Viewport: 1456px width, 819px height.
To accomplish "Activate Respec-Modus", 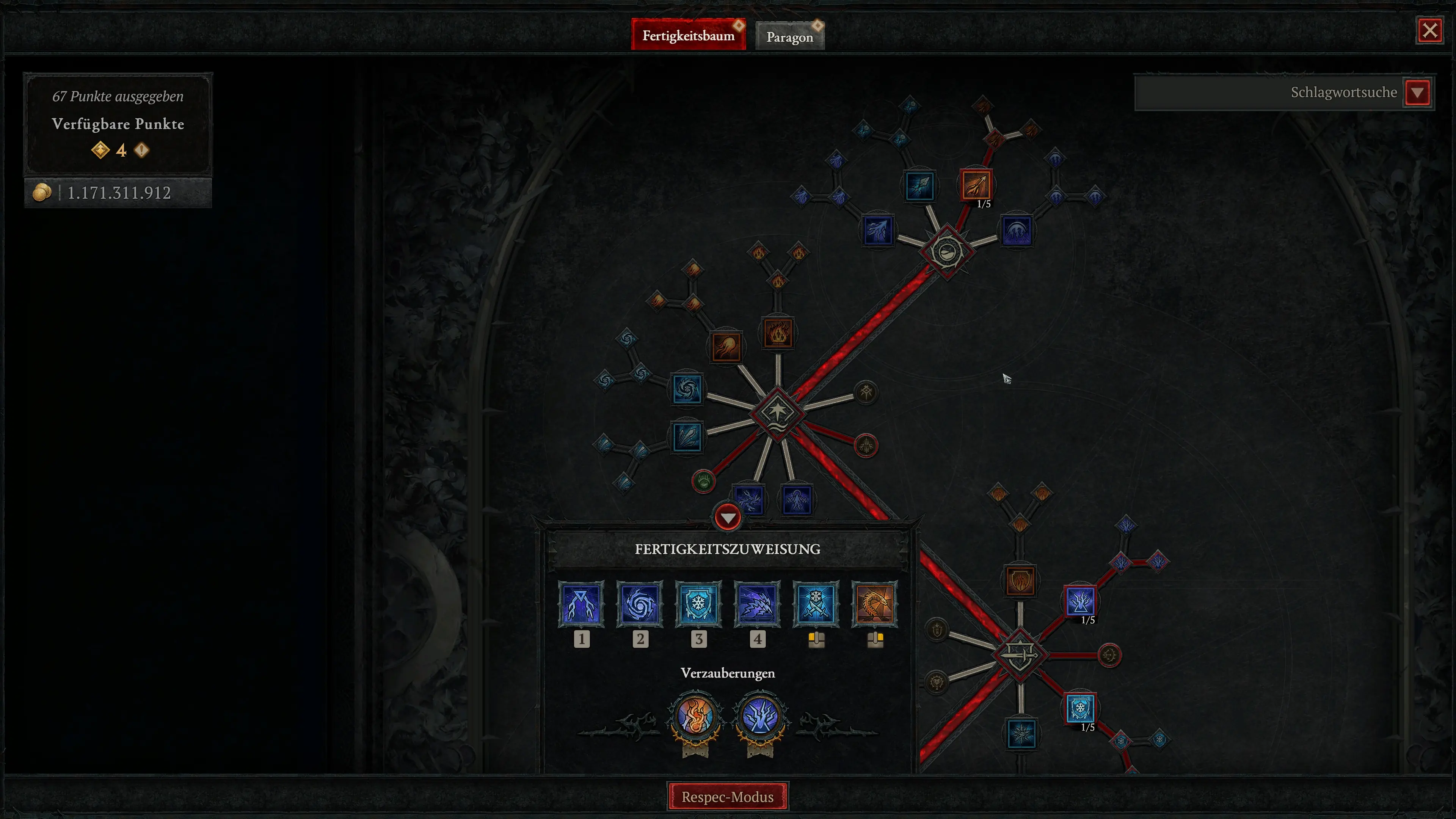I will [x=728, y=796].
